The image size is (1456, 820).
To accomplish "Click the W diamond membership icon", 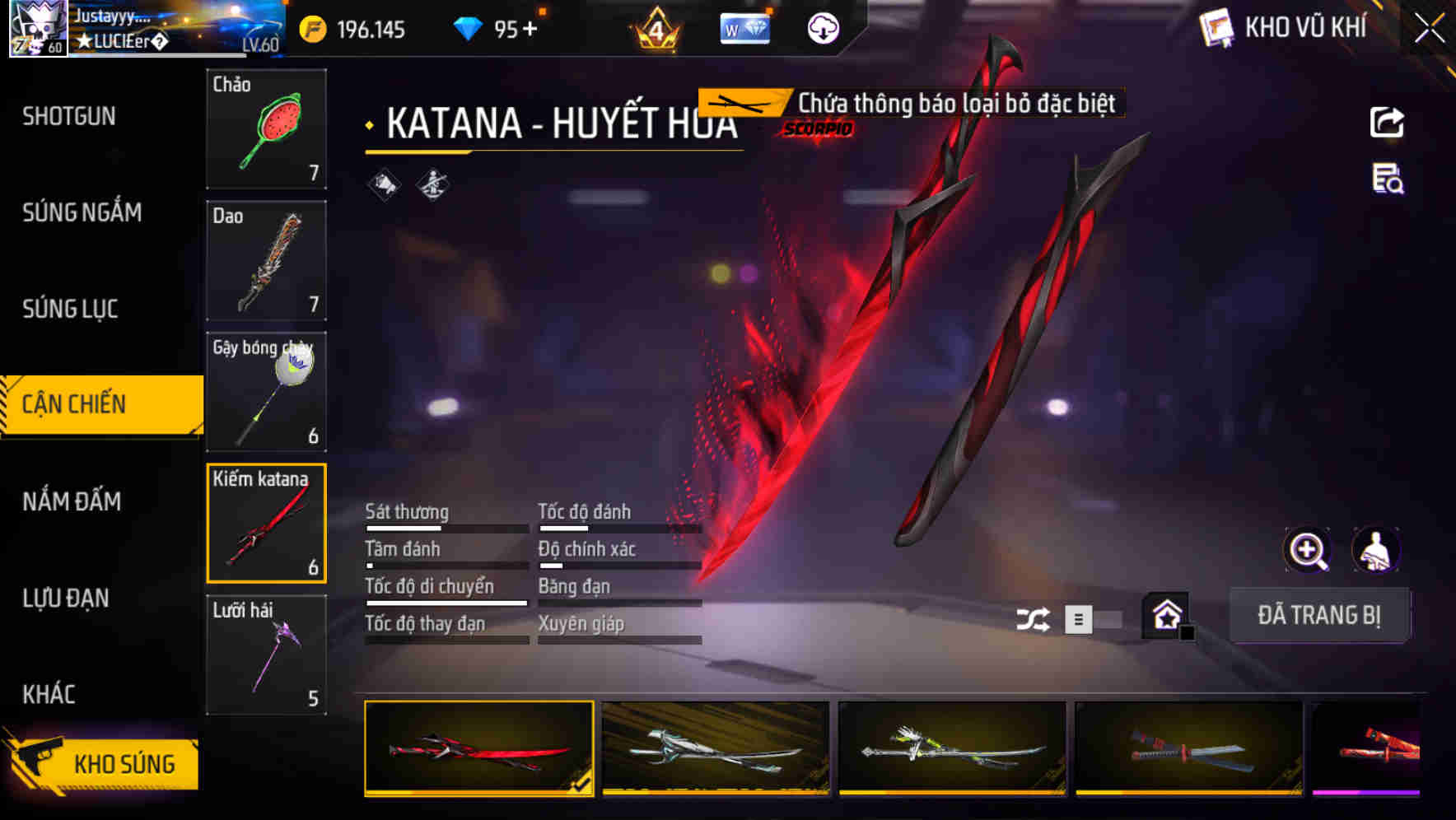I will pos(744,27).
